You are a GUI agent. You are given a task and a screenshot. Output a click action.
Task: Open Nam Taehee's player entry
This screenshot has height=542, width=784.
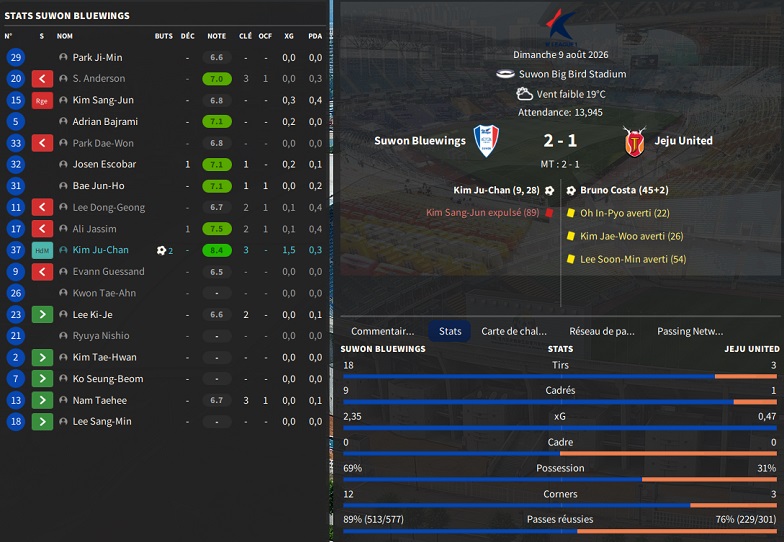pos(99,400)
